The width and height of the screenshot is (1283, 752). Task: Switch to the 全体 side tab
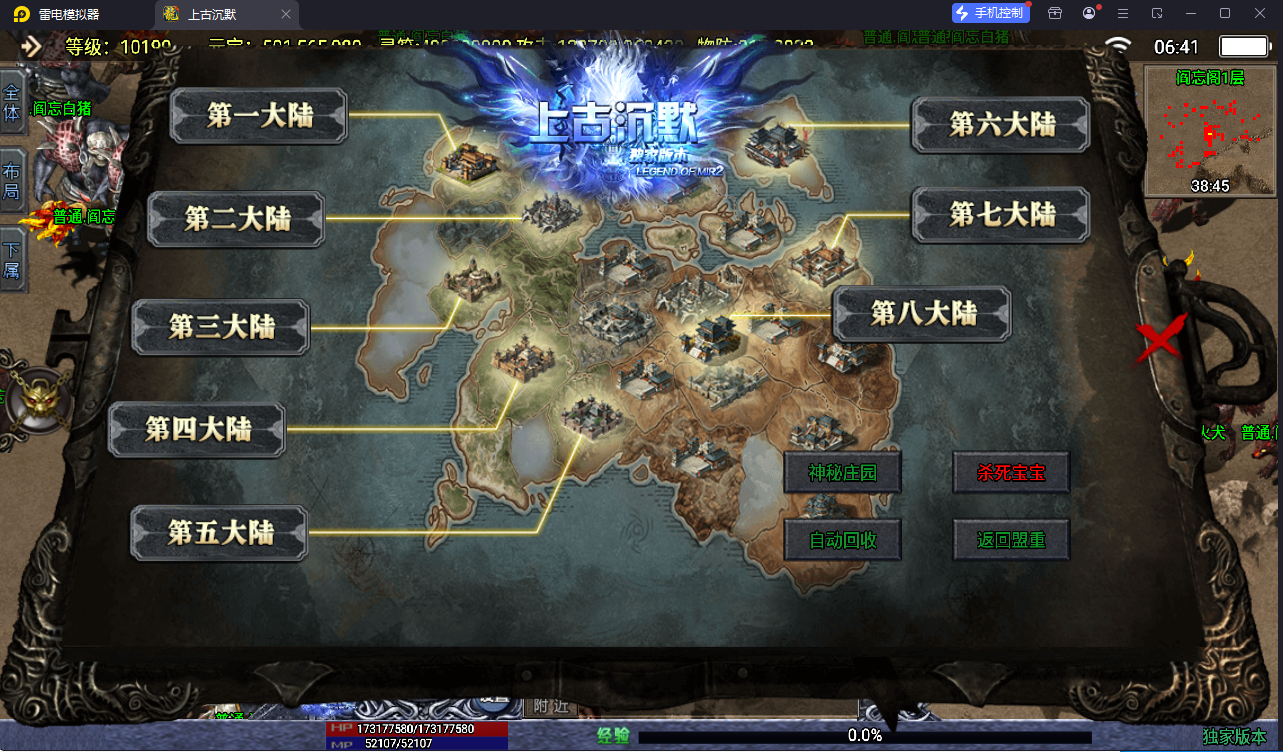coord(12,102)
